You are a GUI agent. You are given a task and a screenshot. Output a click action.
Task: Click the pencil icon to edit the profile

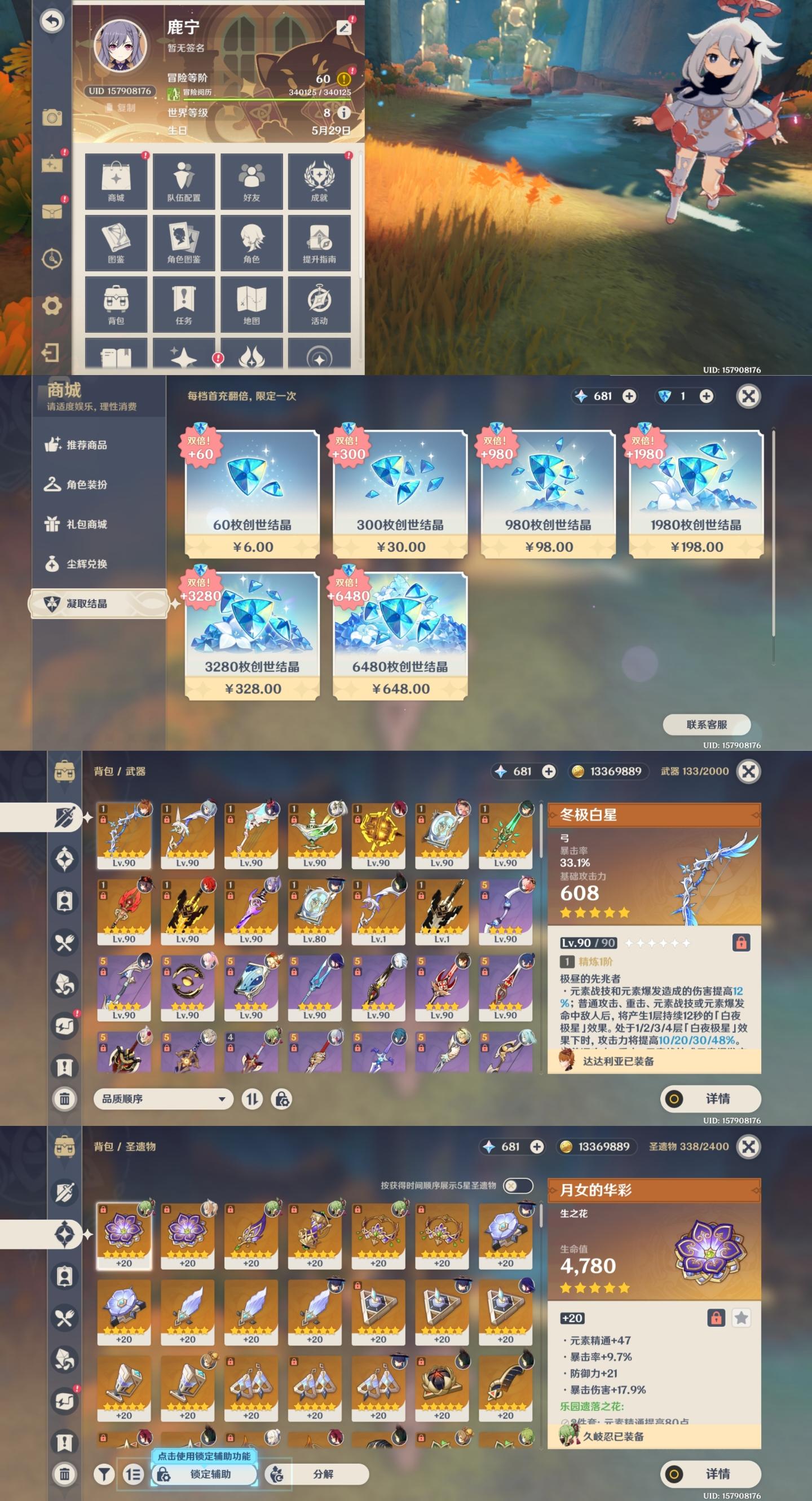click(345, 28)
